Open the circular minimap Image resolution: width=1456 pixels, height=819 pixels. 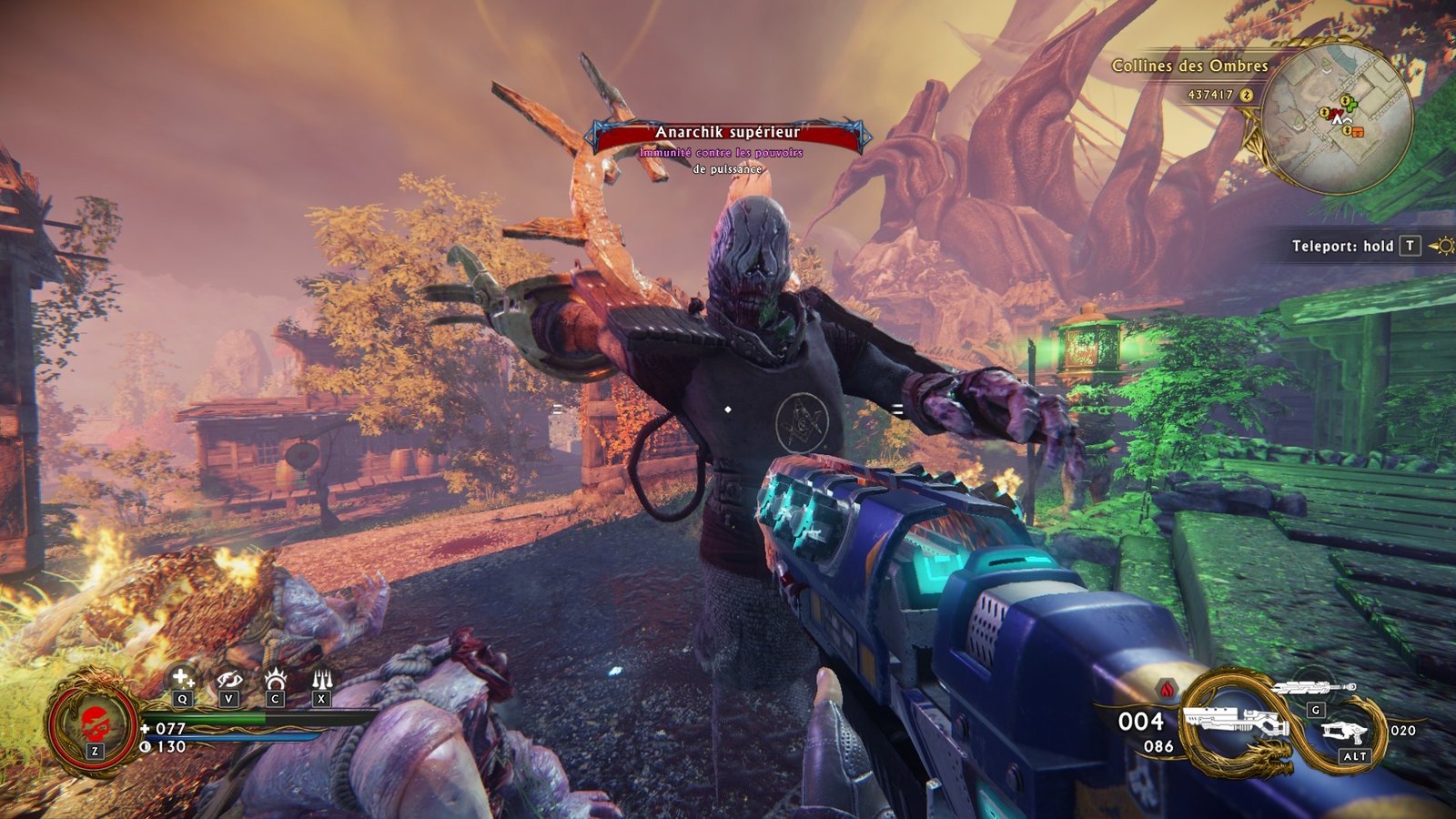(x=1337, y=117)
